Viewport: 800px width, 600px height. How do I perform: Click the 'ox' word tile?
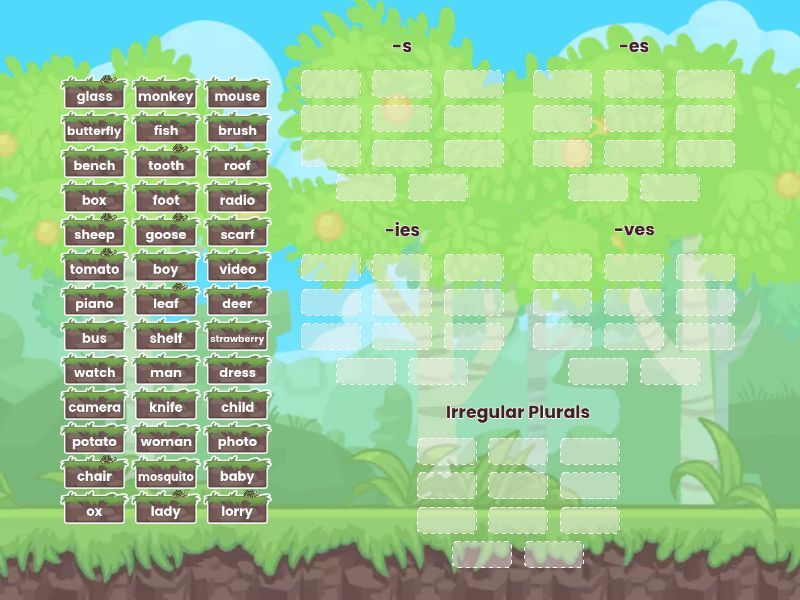[x=94, y=511]
